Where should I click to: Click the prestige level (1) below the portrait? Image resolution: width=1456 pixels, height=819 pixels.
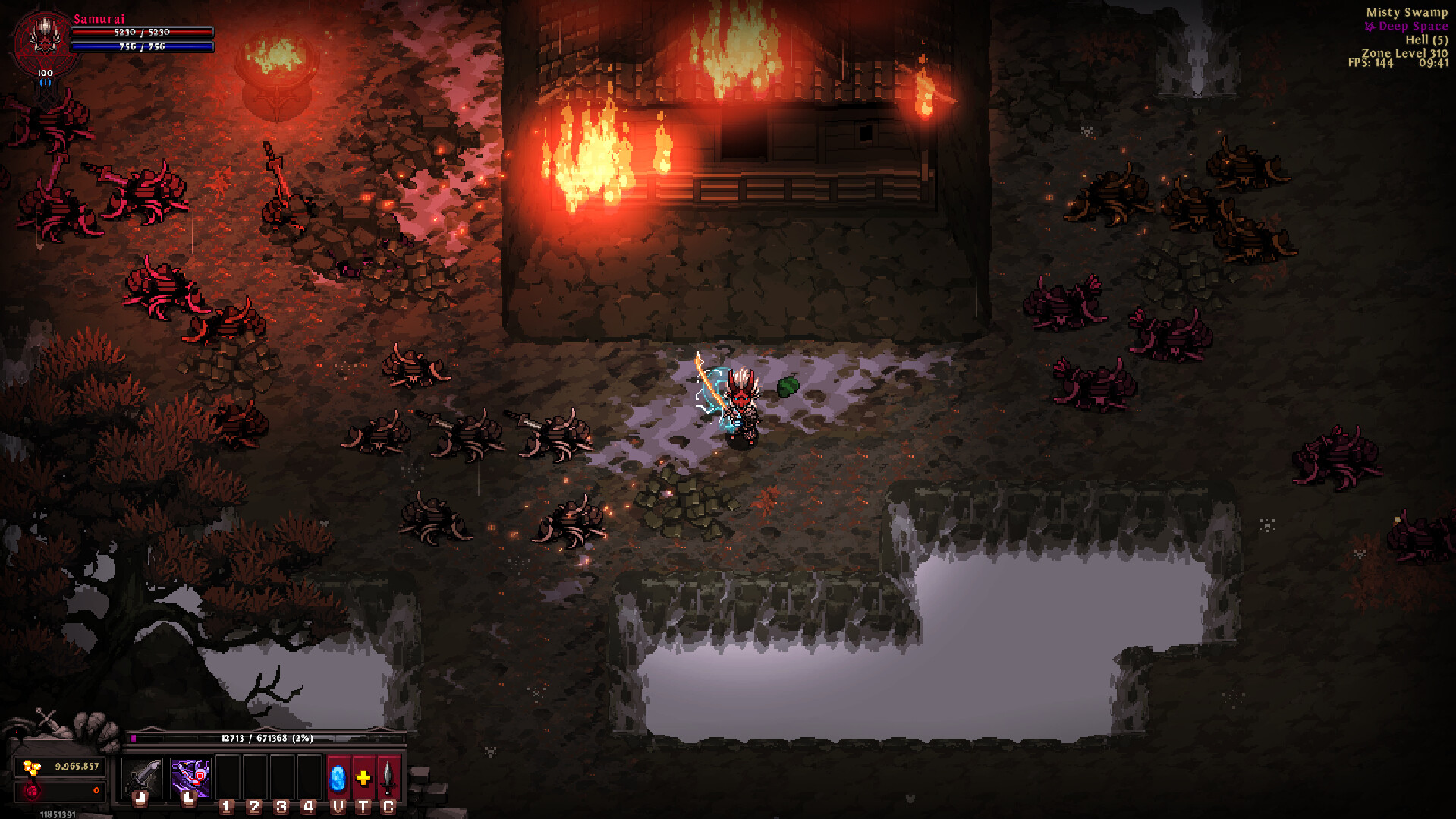(45, 83)
